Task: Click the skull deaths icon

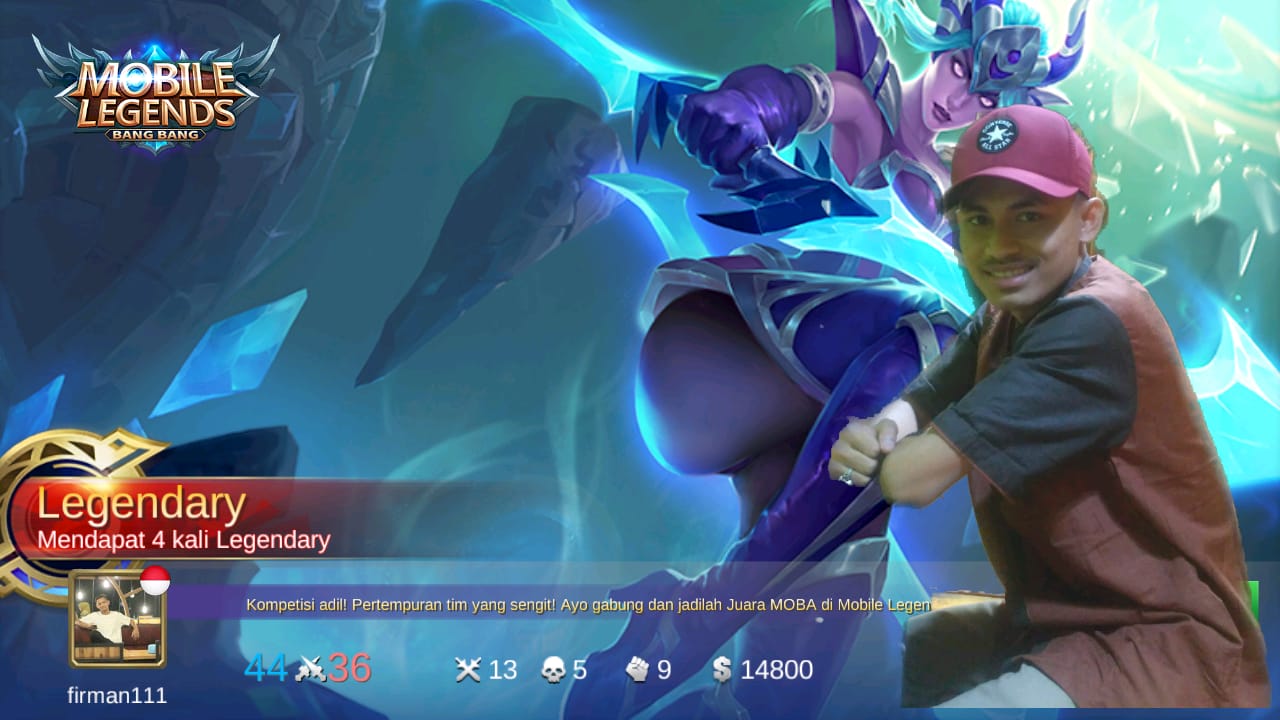Action: click(553, 670)
